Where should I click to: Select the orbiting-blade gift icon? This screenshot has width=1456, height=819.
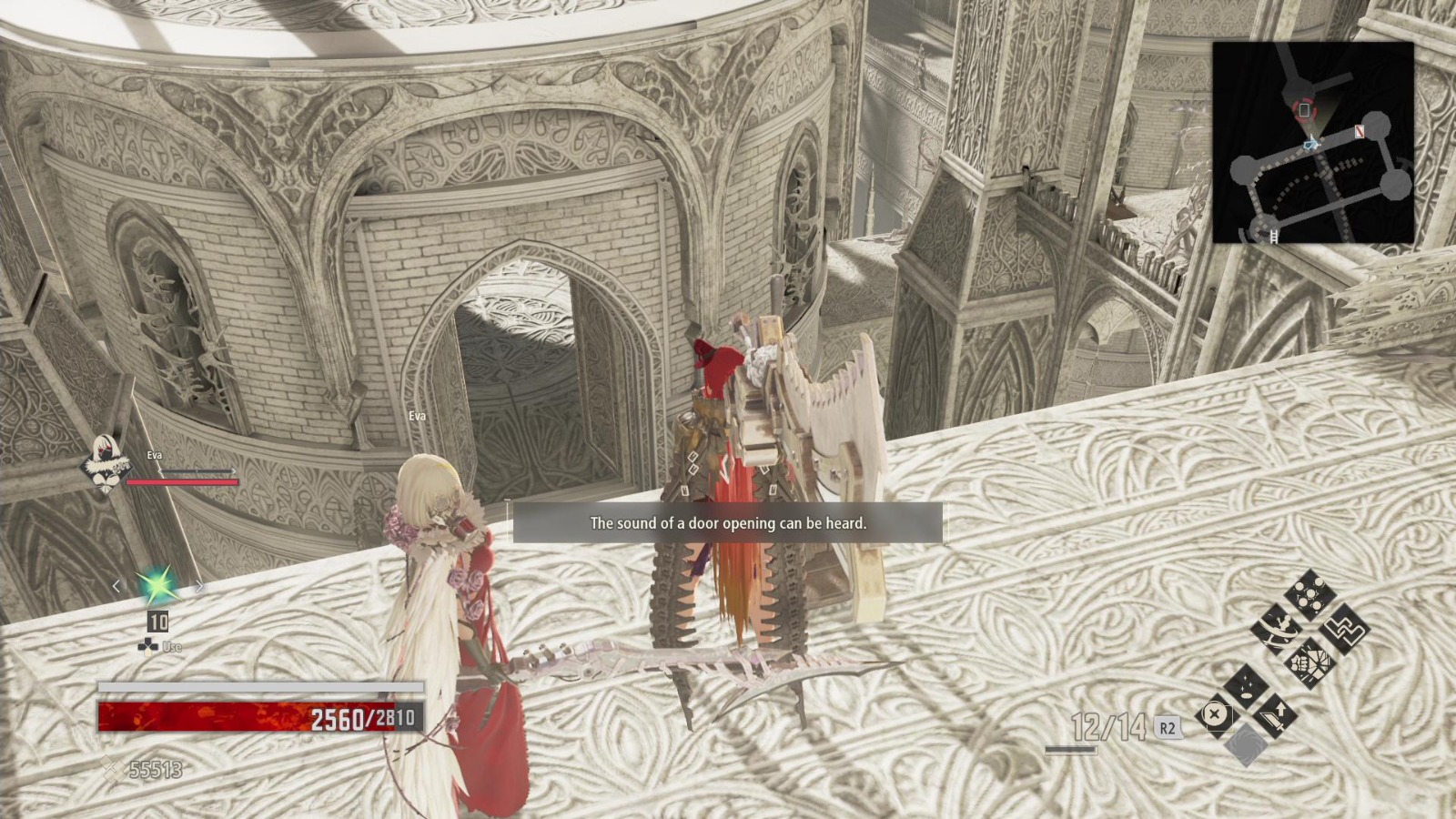(1279, 630)
